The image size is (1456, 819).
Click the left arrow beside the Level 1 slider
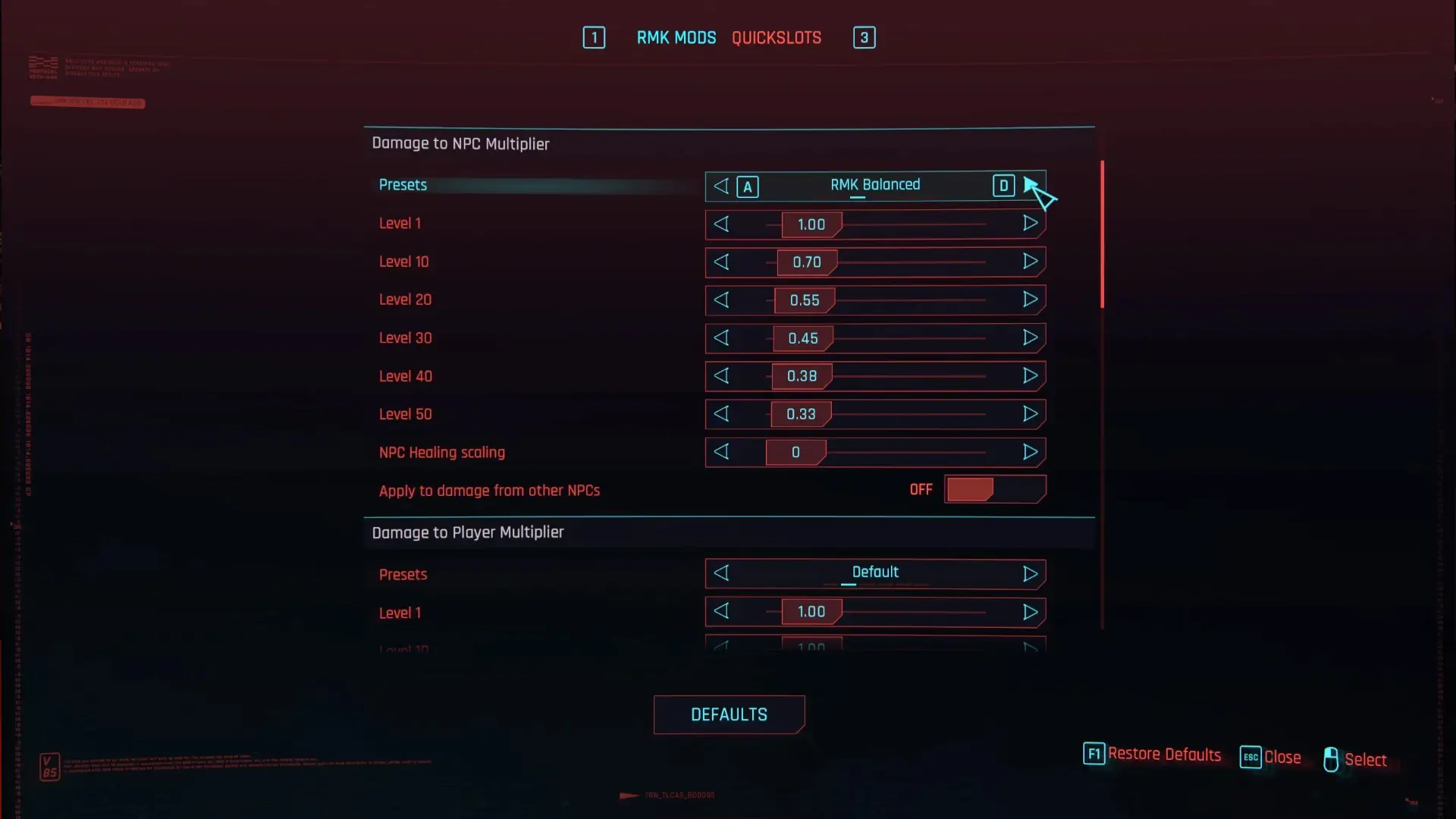click(720, 224)
